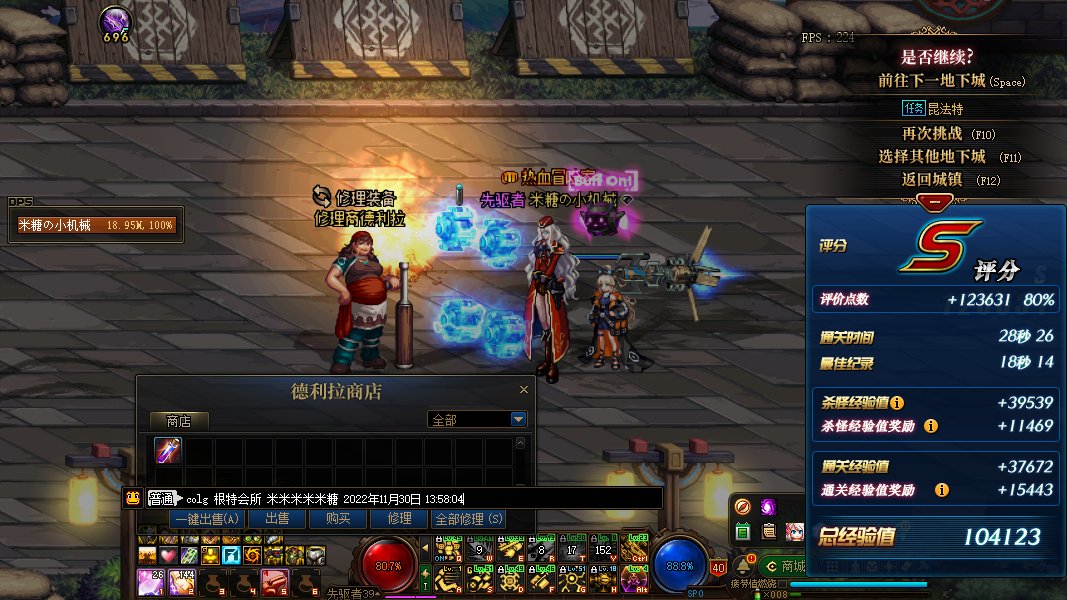
Task: Click the 全部修理 repair-all button
Action: pos(468,519)
